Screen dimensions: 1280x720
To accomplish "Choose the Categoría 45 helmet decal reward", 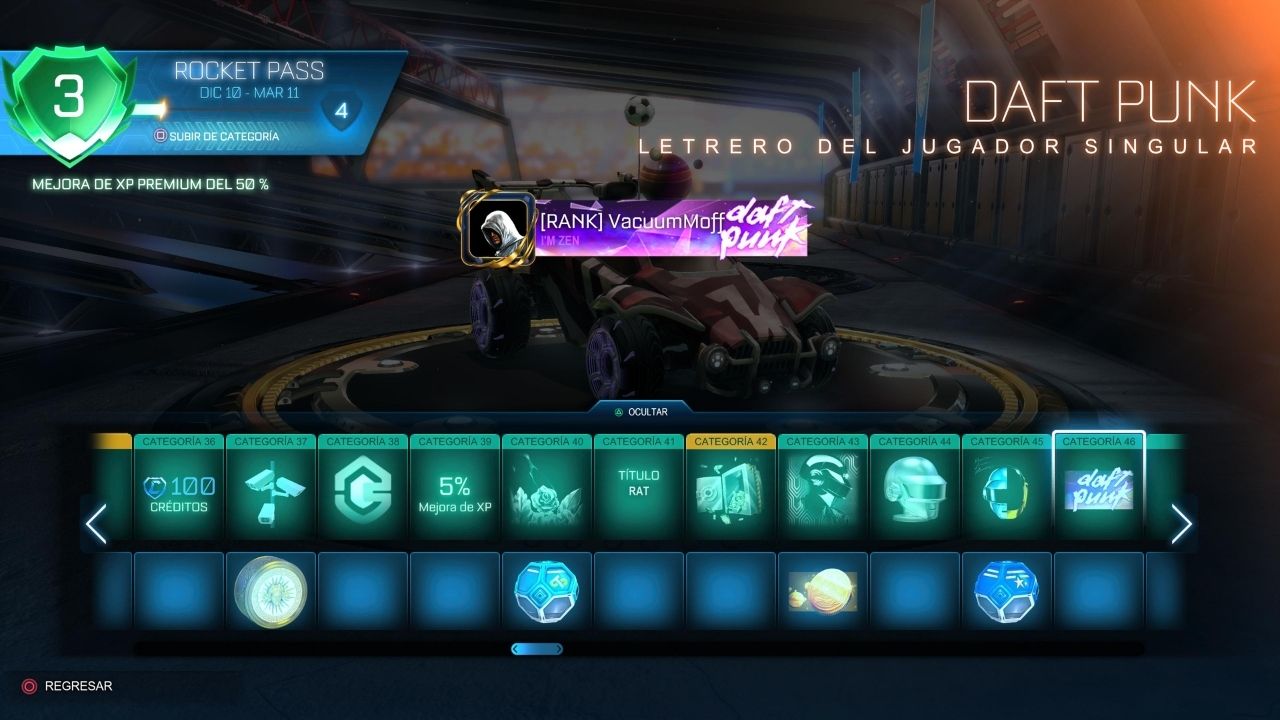I will [x=1007, y=493].
